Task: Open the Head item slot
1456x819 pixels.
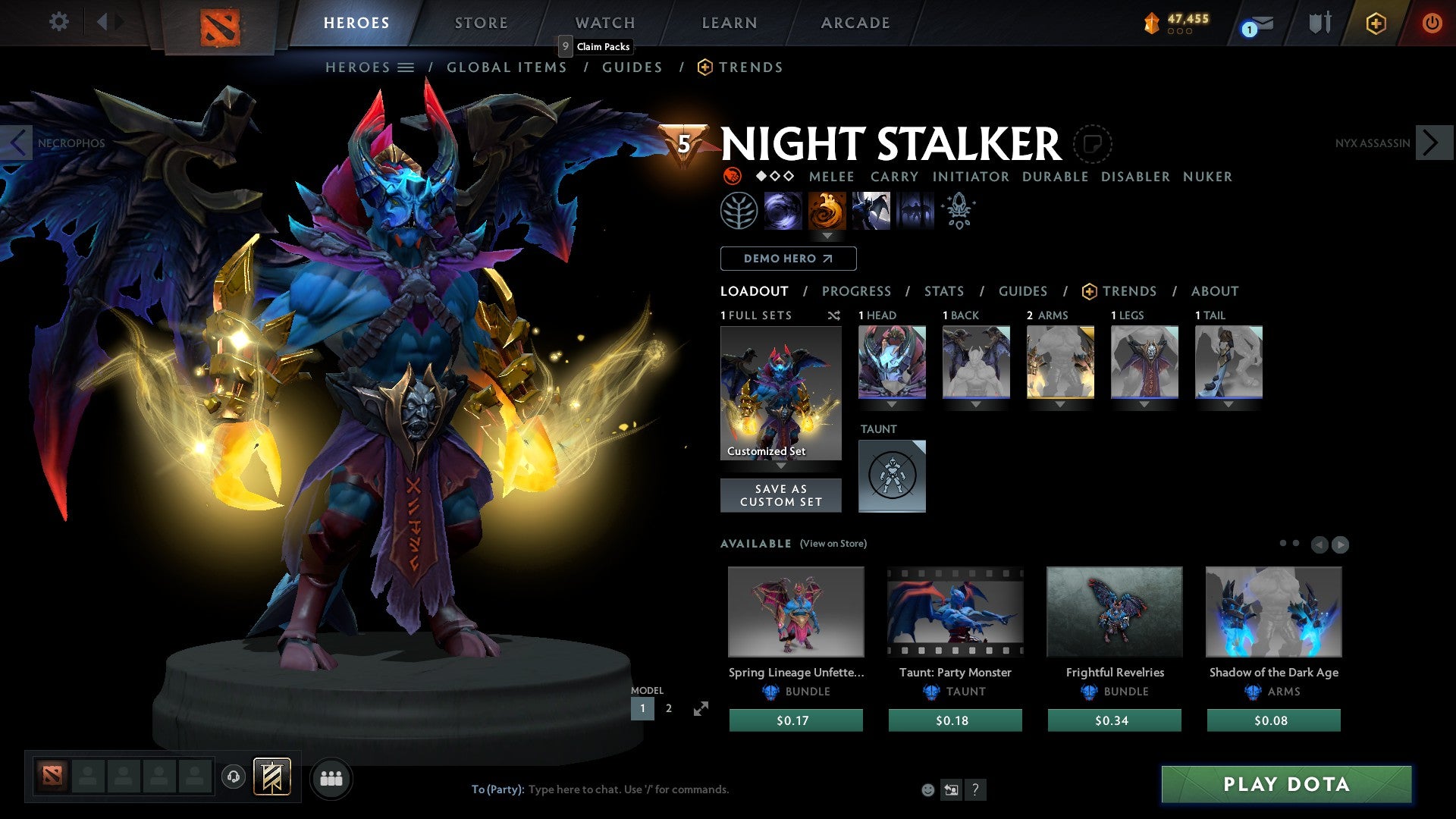Action: tap(892, 362)
